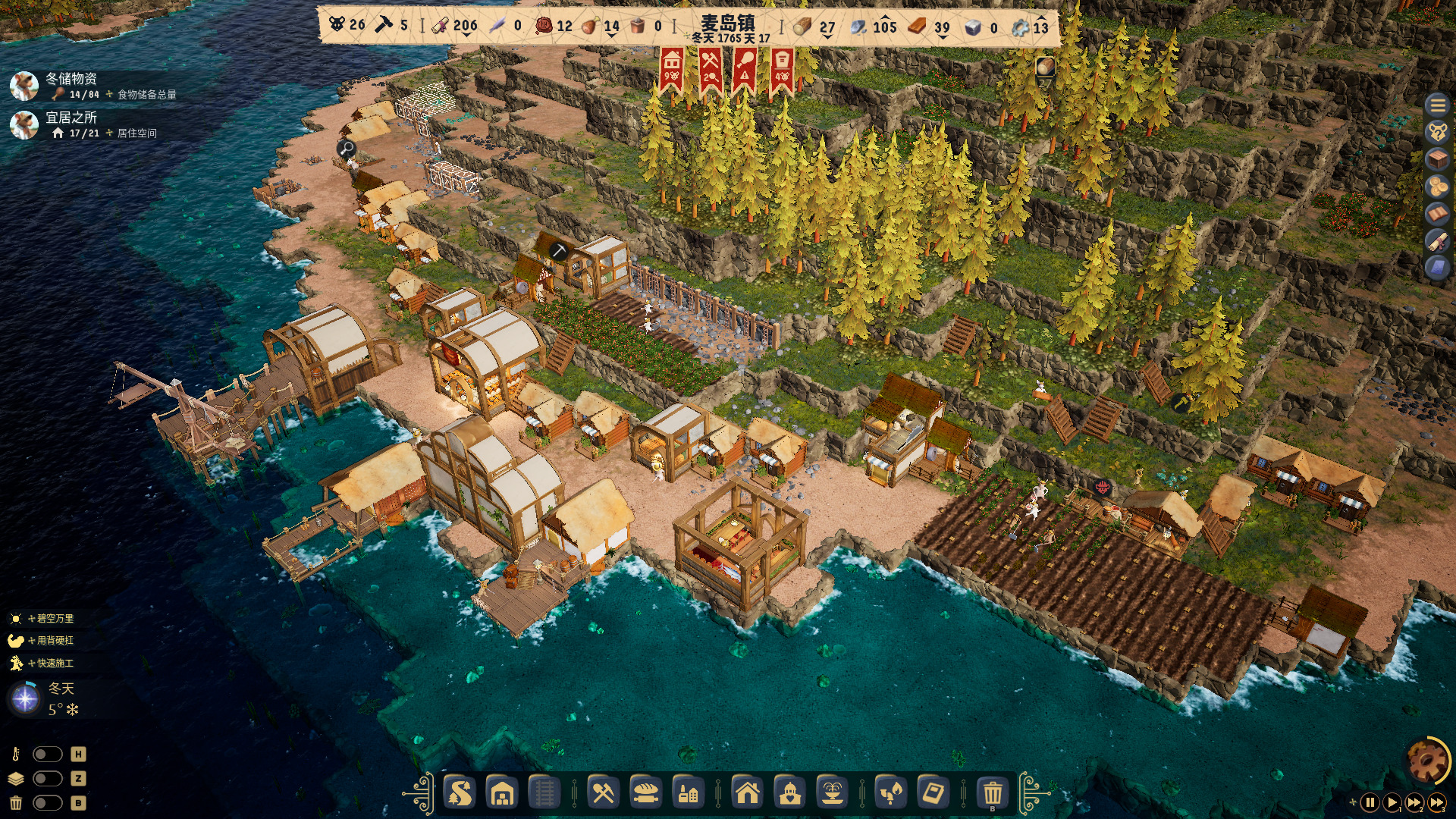Open the hamburger main menu button
Image resolution: width=1456 pixels, height=819 pixels.
coord(1437,105)
